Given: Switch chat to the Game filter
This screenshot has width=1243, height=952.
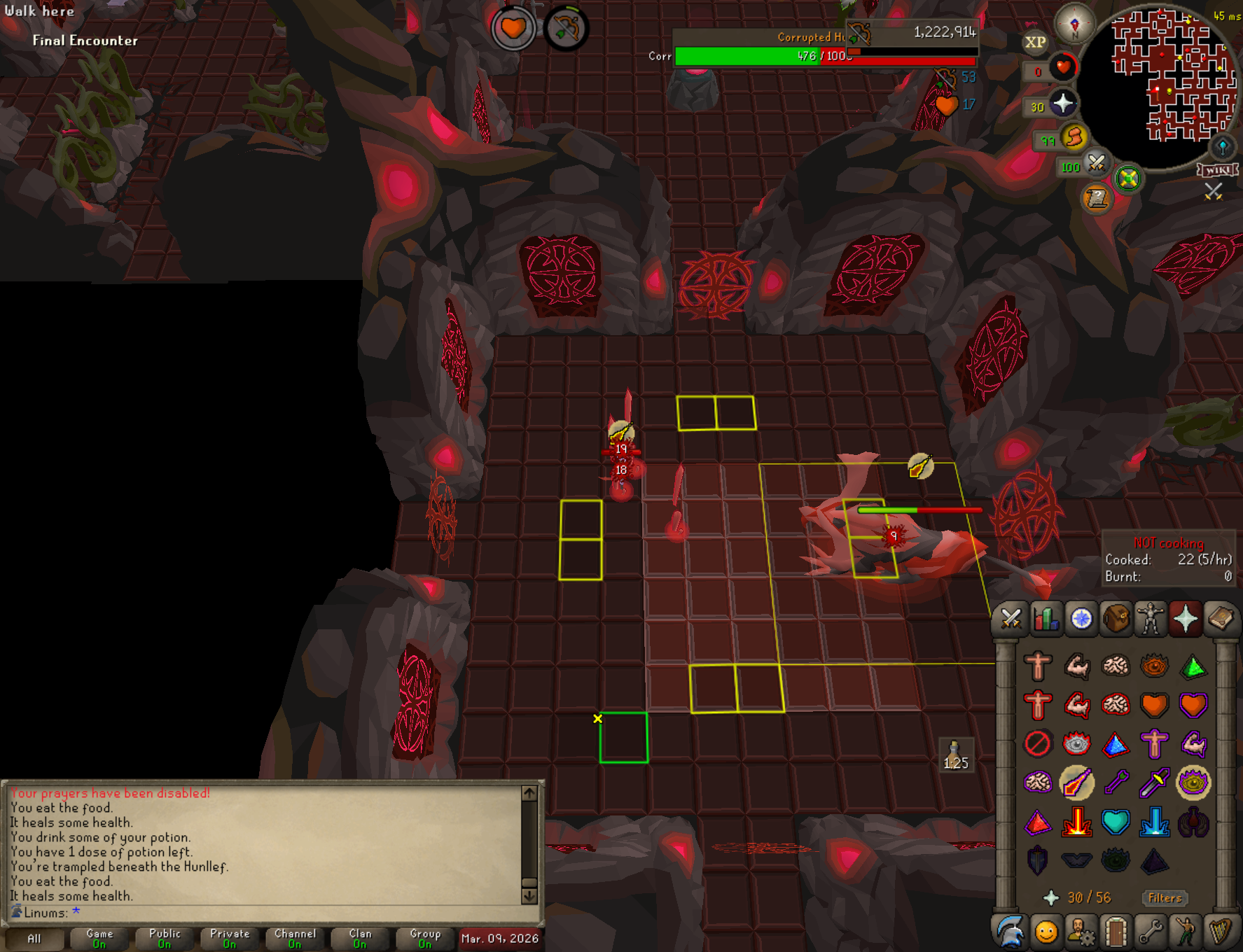Looking at the screenshot, I should tap(99, 938).
